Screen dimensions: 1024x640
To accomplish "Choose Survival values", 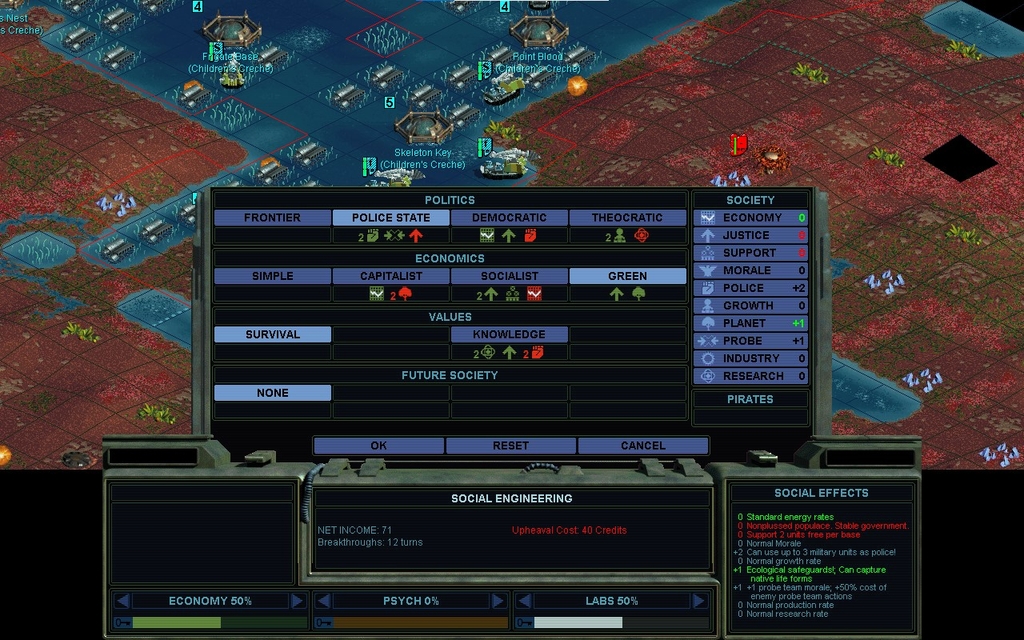I will [x=272, y=335].
